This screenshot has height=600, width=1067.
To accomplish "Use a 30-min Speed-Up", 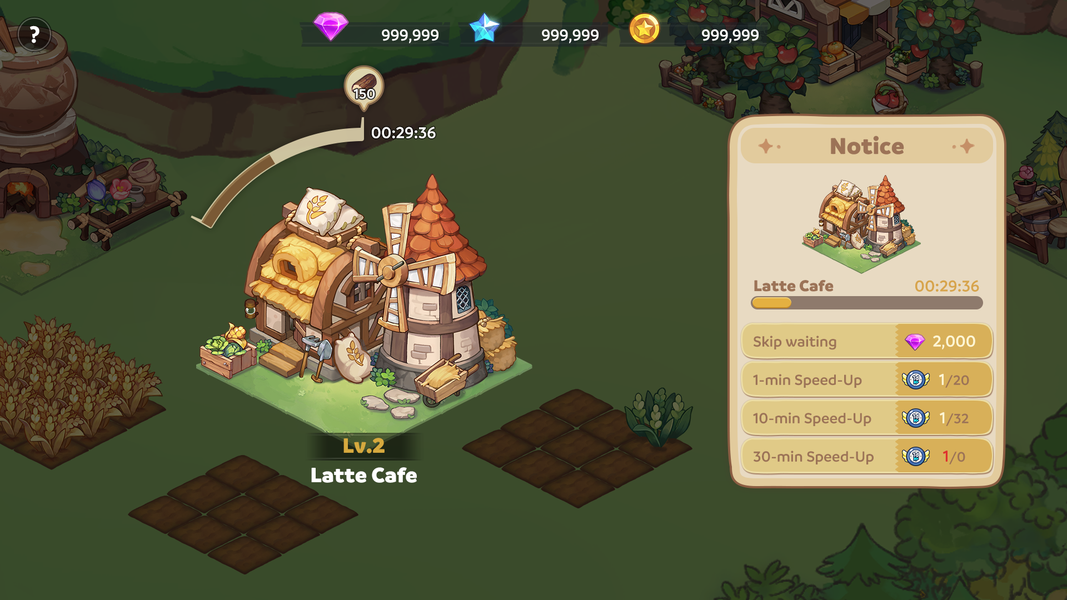I will 866,457.
